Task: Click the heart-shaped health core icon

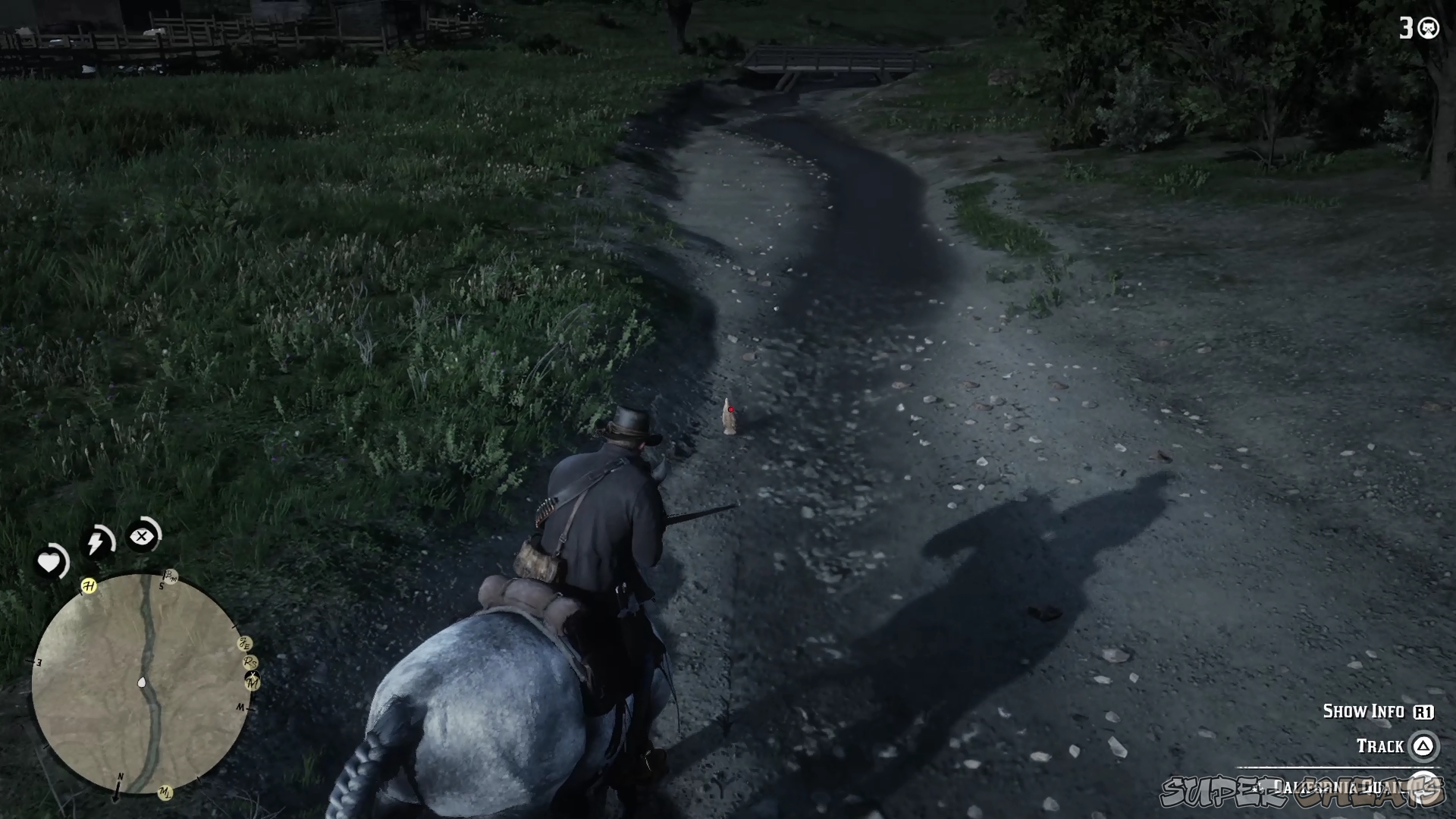Action: 49,560
